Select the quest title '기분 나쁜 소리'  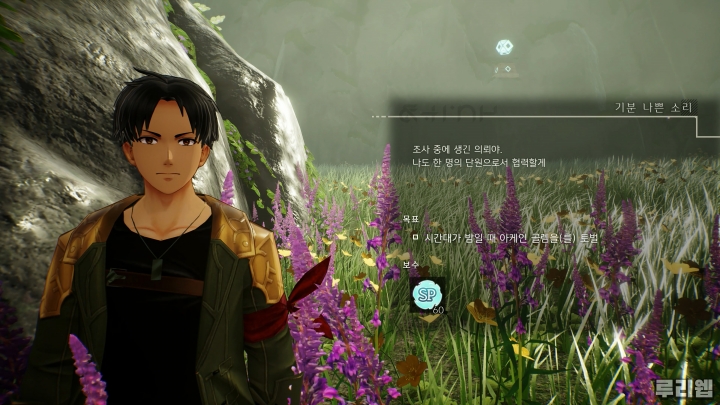click(x=653, y=106)
